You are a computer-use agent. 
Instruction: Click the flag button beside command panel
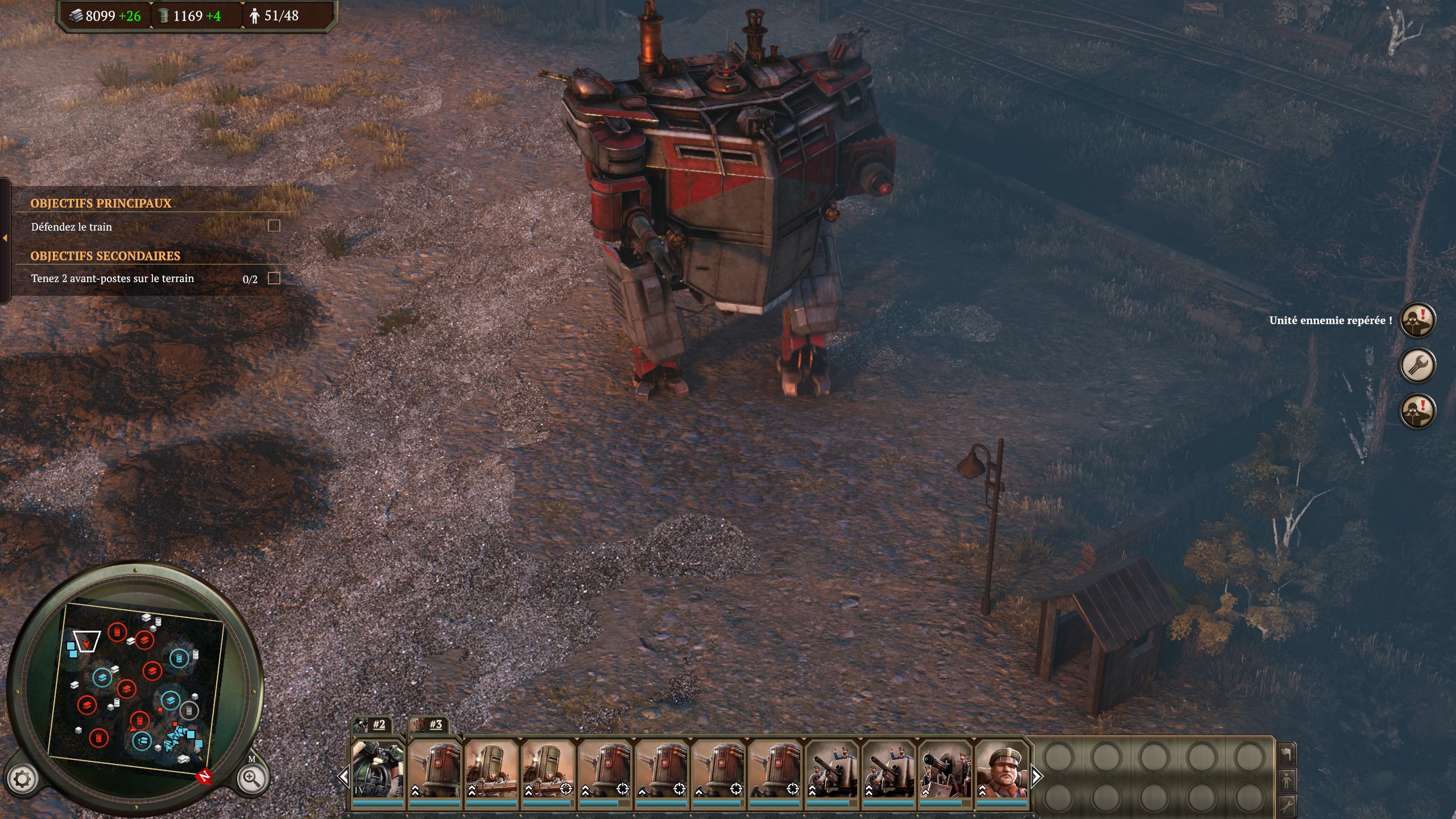pos(1287,755)
